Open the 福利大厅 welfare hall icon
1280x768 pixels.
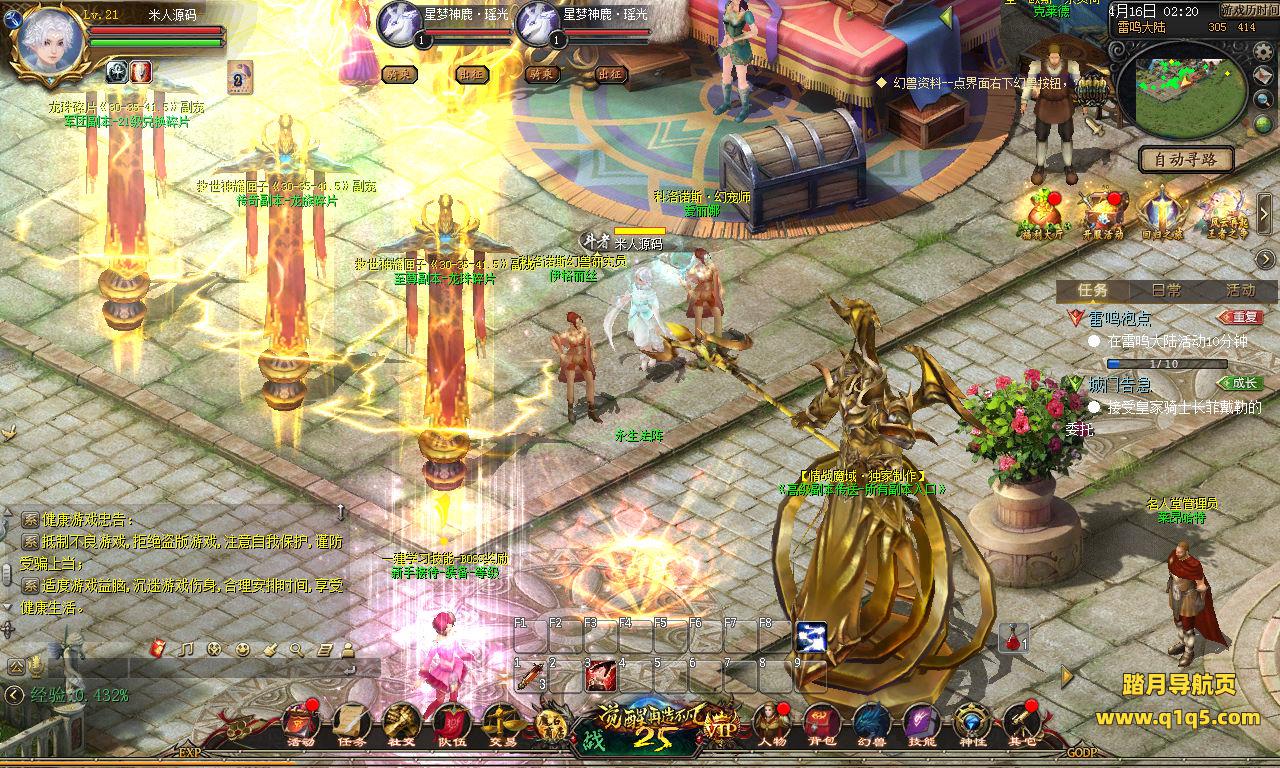[1043, 214]
